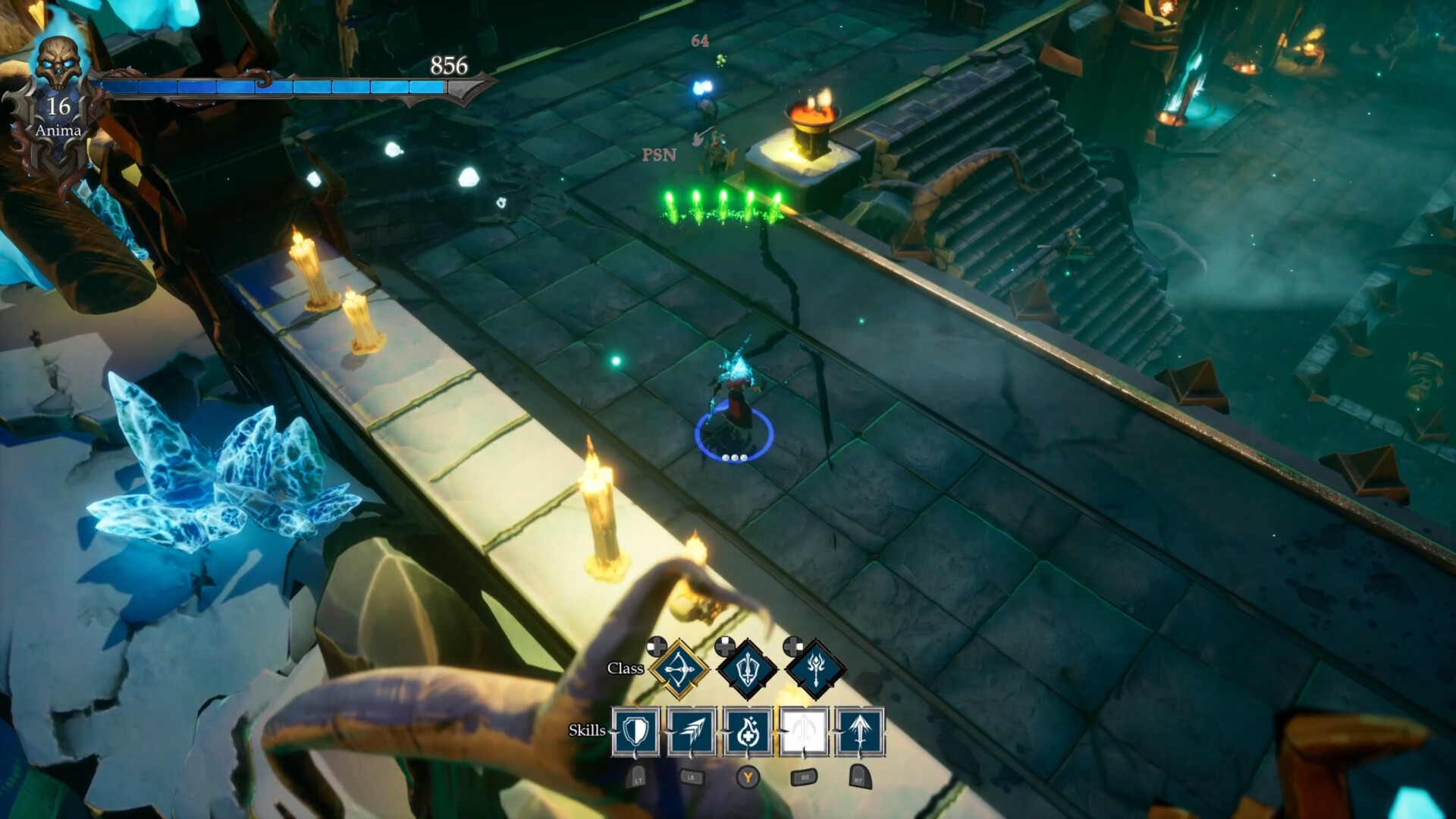Activate the highlighted white bow skill
Image resolution: width=1456 pixels, height=819 pixels.
pyautogui.click(x=805, y=733)
